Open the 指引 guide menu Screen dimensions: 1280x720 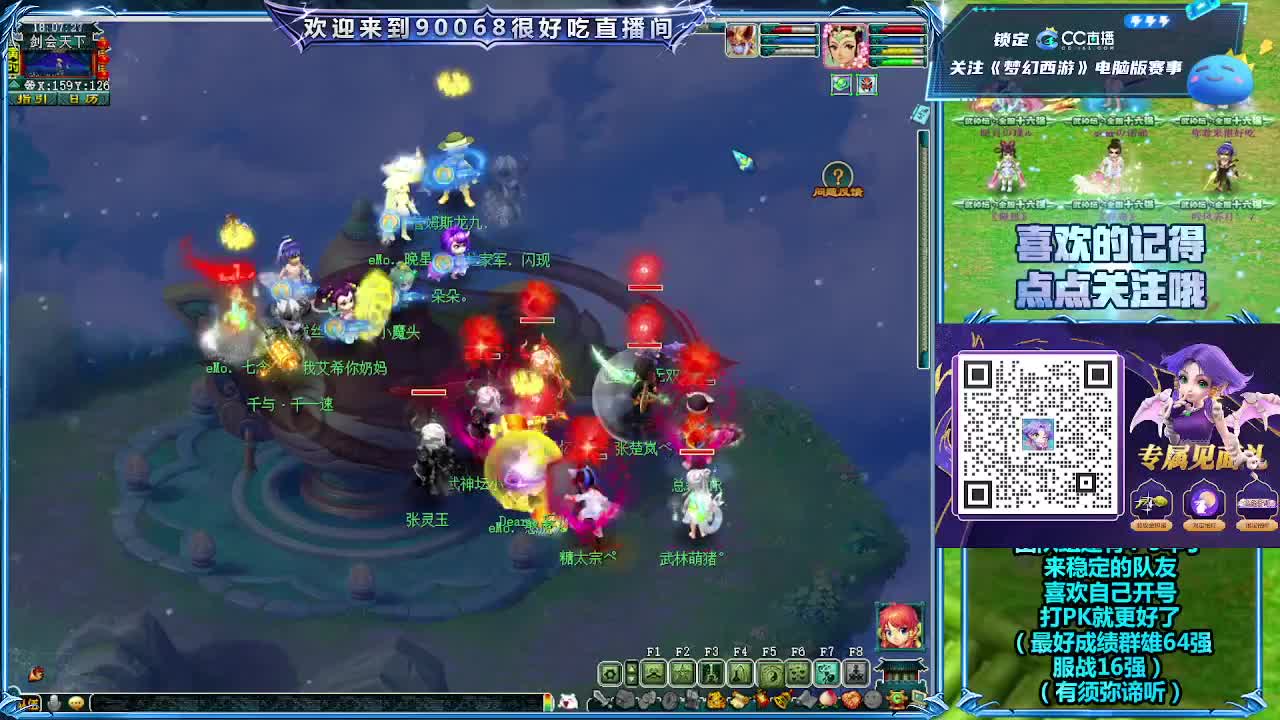[32, 99]
